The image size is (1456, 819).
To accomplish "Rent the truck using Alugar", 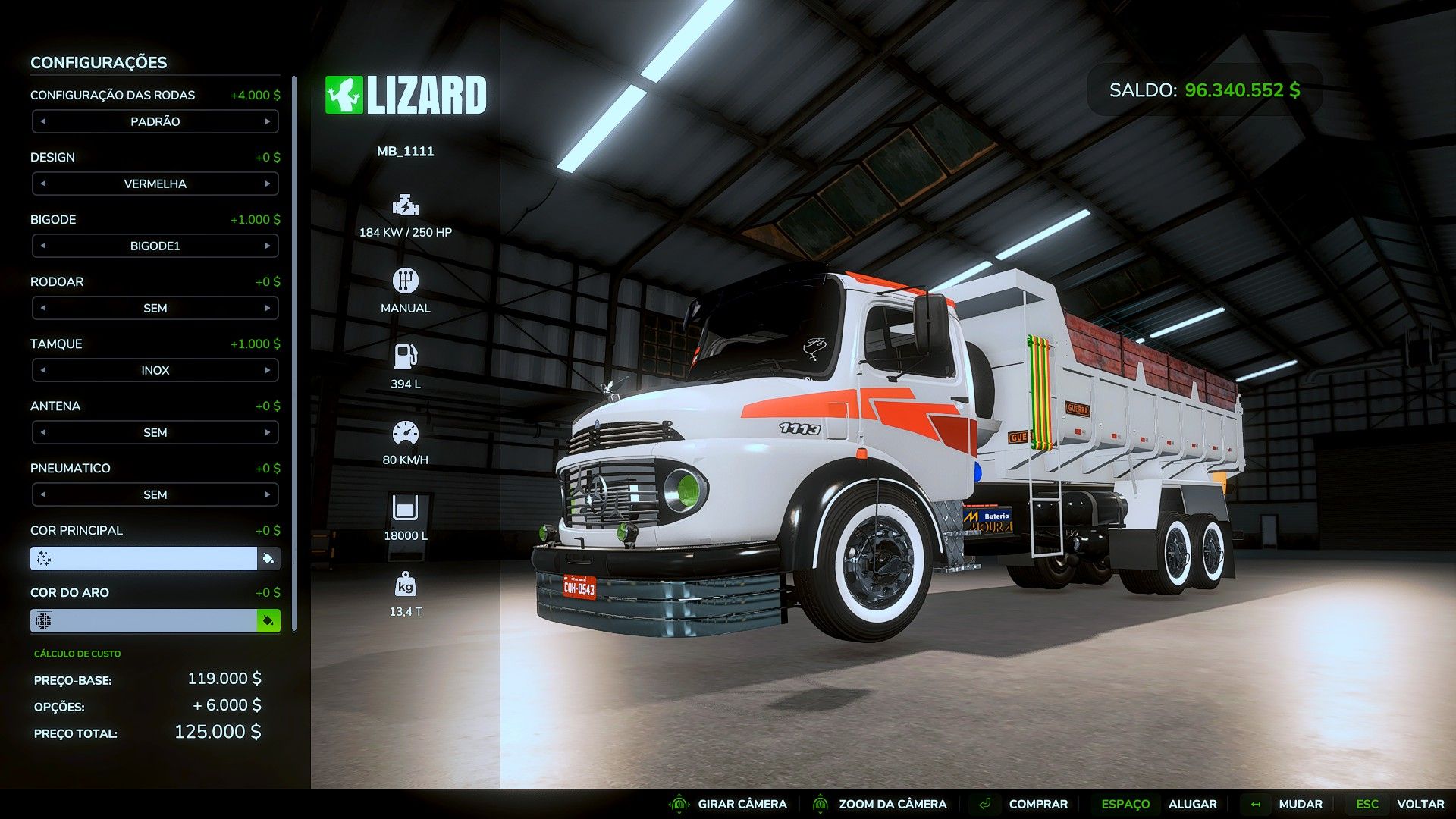I will point(1192,804).
